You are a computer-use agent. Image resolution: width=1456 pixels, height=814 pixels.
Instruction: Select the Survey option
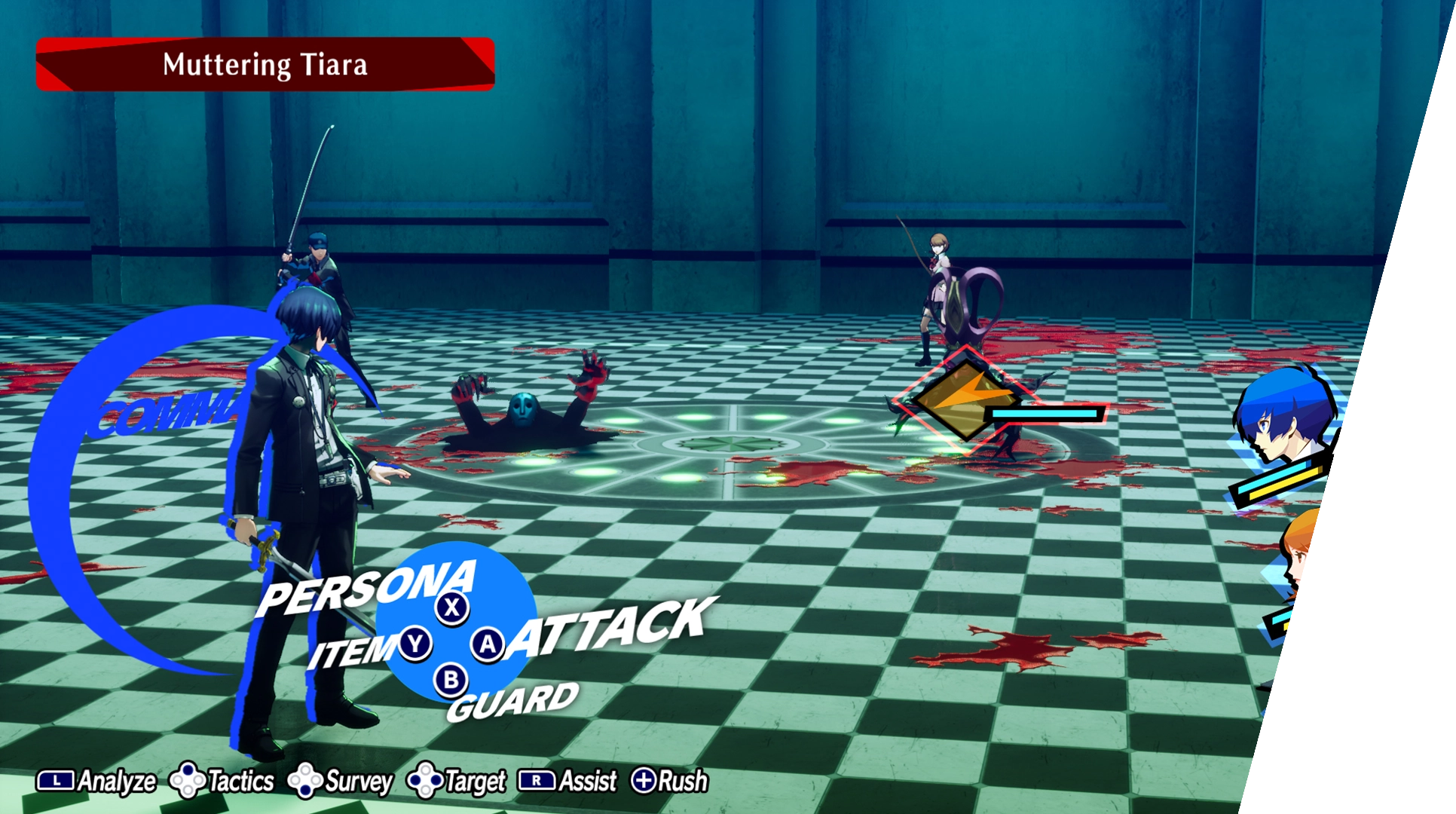[341, 782]
